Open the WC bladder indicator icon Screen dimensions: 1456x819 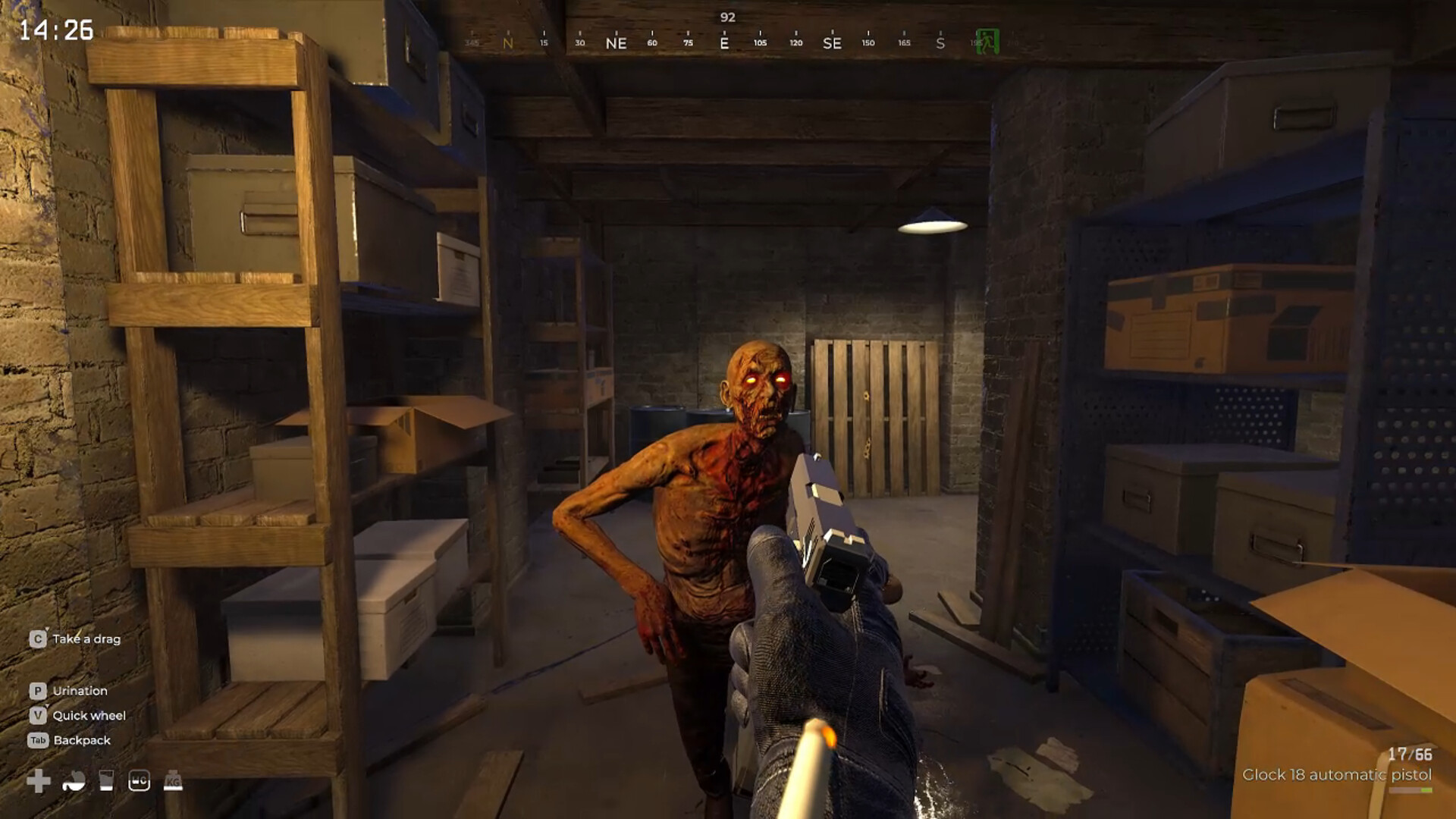[x=141, y=779]
